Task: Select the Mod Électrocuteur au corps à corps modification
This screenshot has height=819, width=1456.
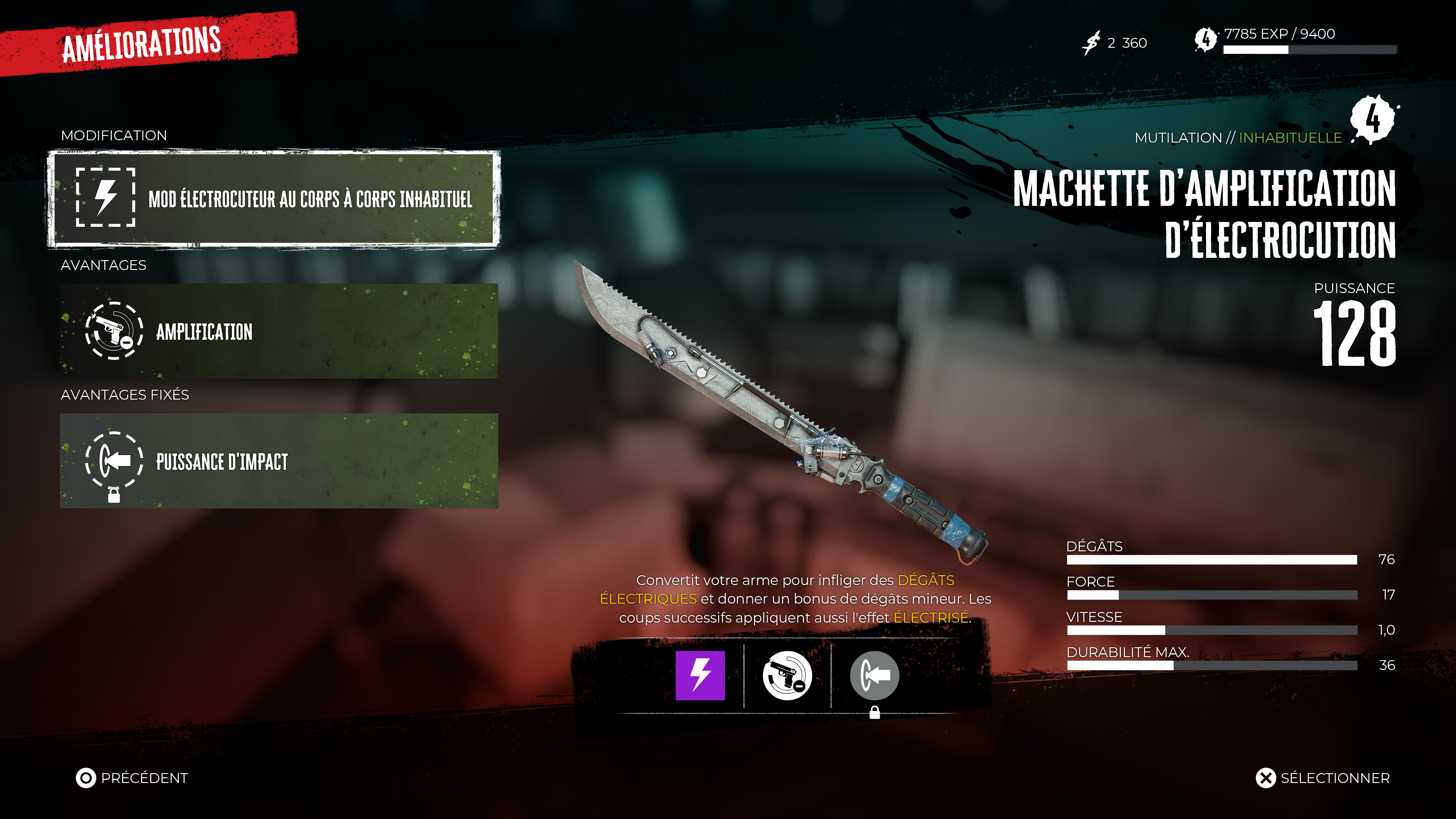Action: point(274,198)
